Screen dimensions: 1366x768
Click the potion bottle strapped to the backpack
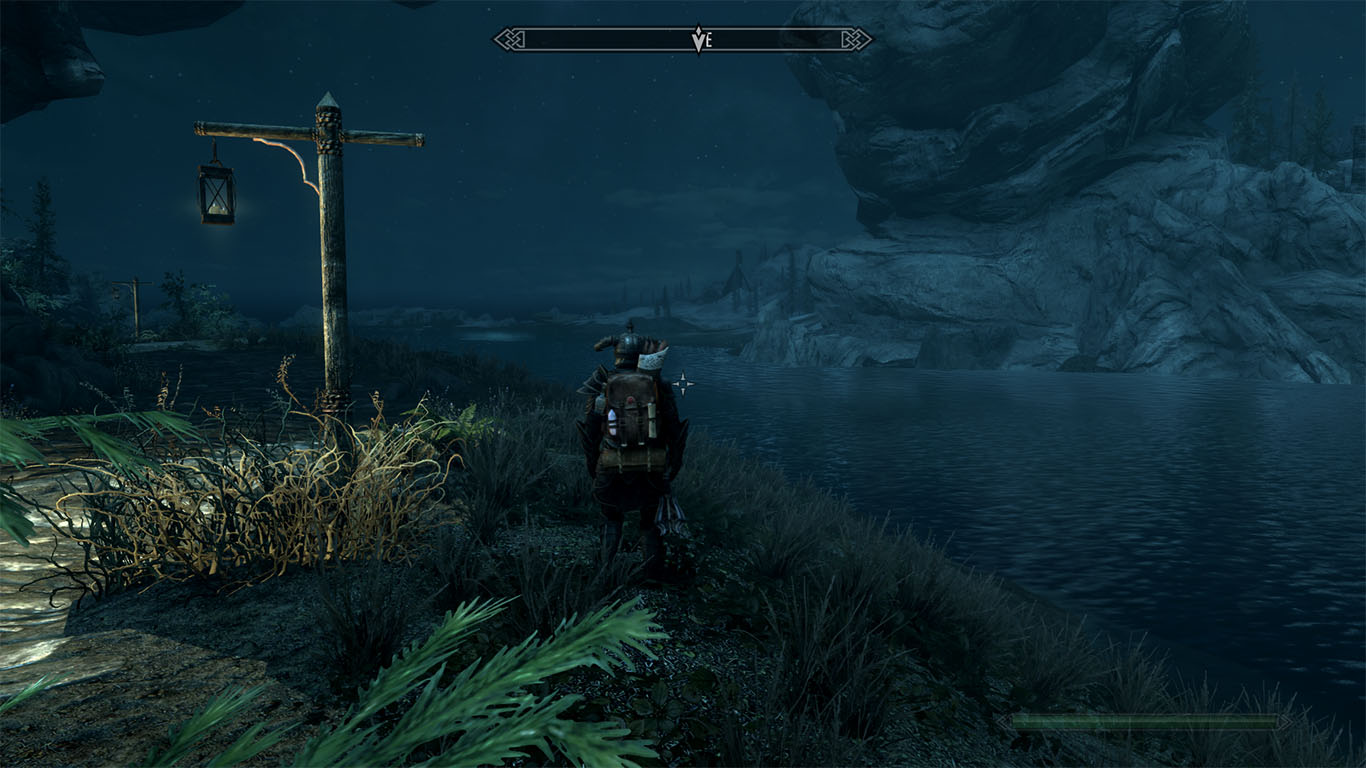[x=610, y=422]
